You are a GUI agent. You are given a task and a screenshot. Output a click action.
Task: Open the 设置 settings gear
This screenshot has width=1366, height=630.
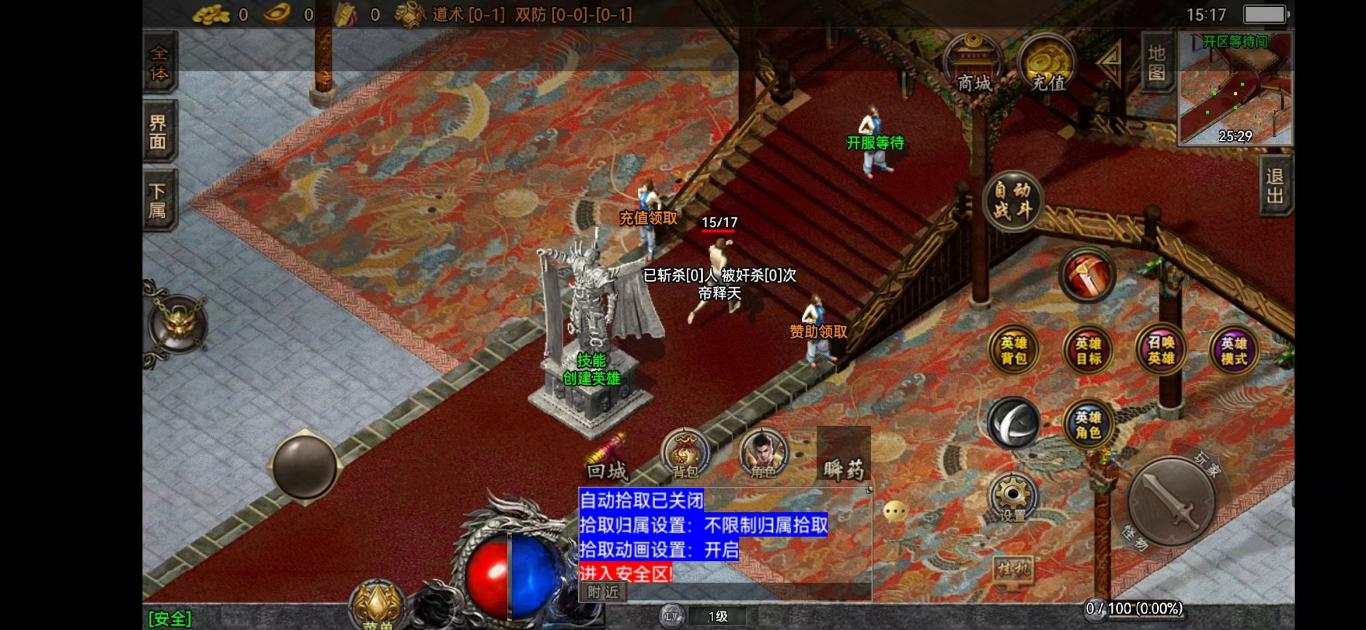(x=1013, y=497)
